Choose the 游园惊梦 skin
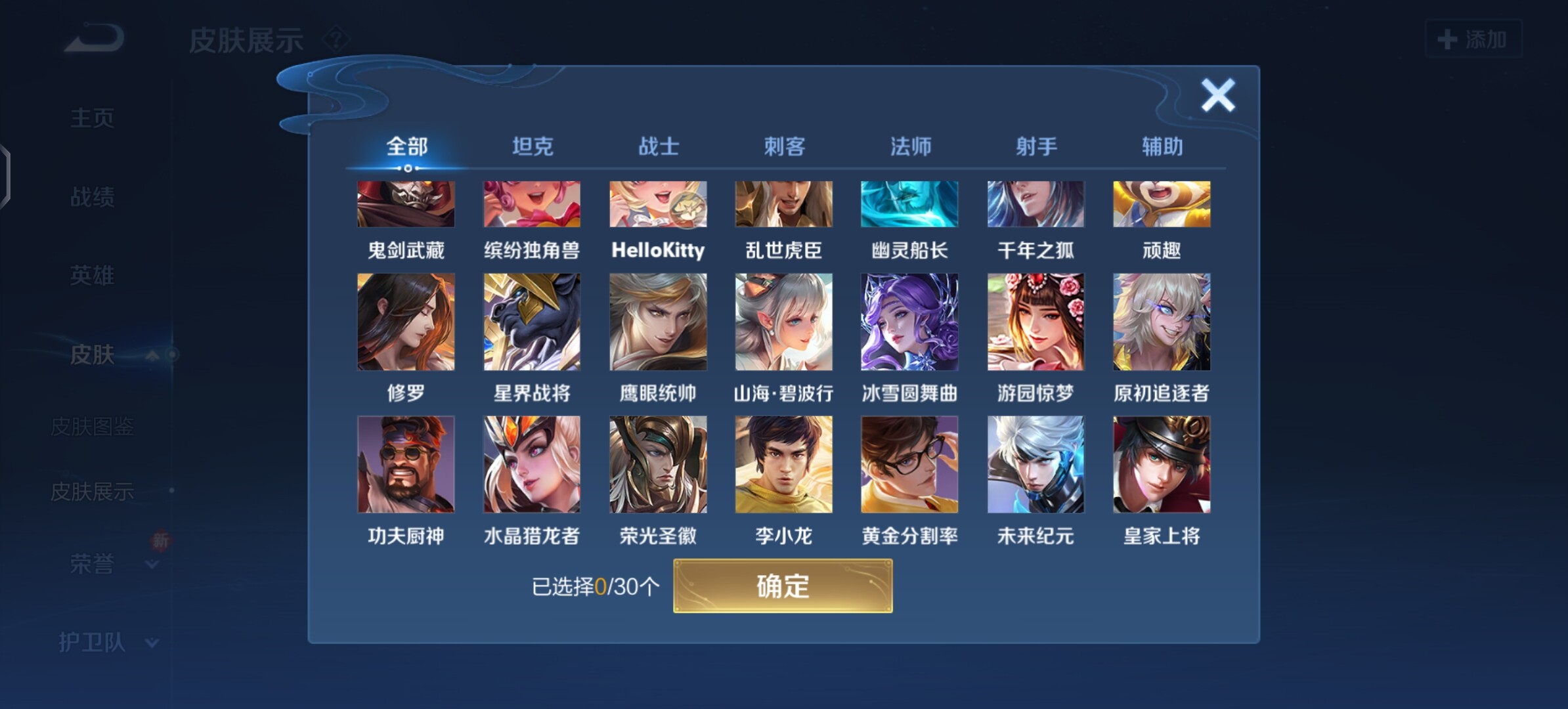 pos(1035,322)
